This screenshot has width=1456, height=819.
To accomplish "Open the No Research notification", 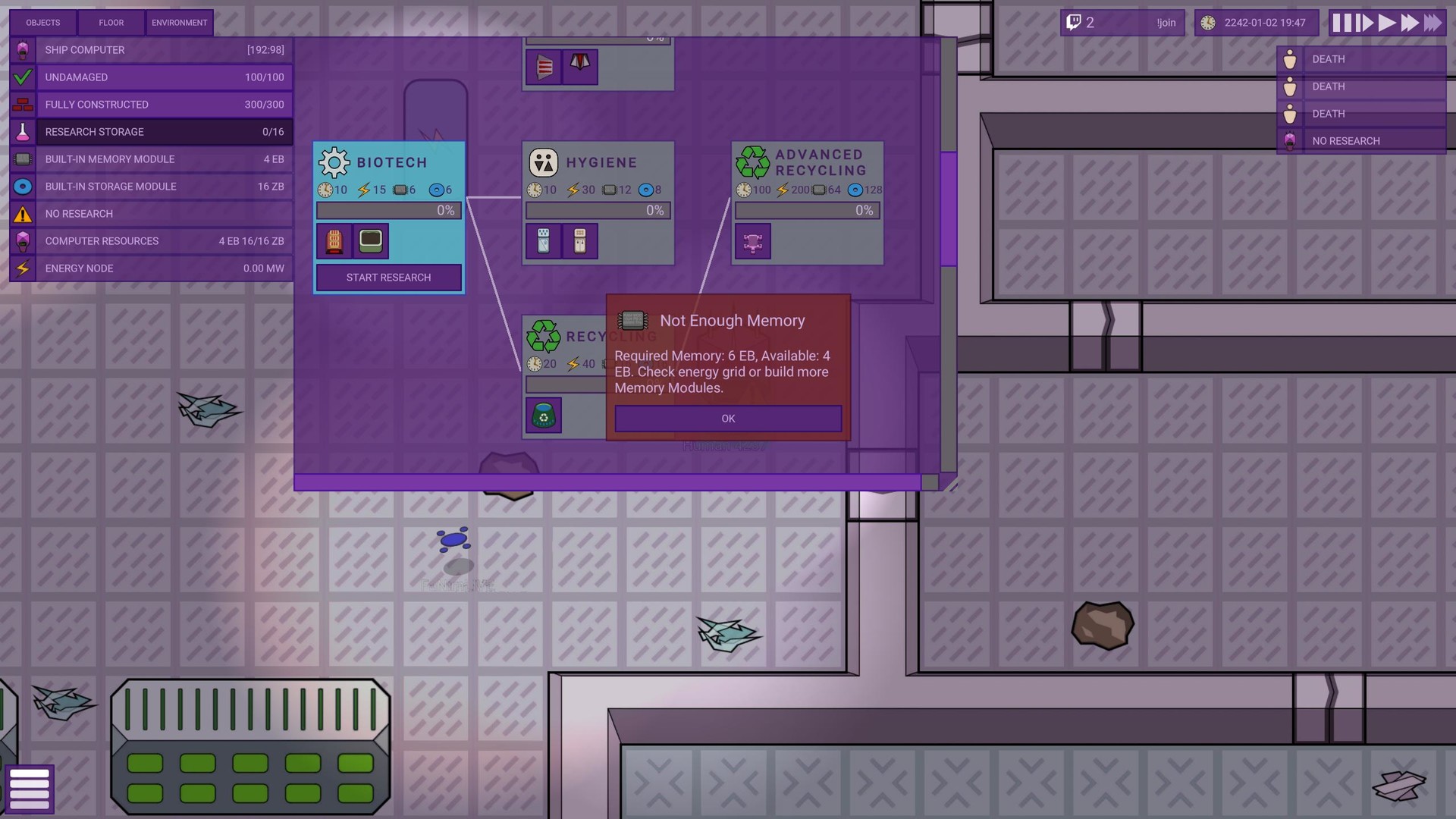I will pos(1361,141).
